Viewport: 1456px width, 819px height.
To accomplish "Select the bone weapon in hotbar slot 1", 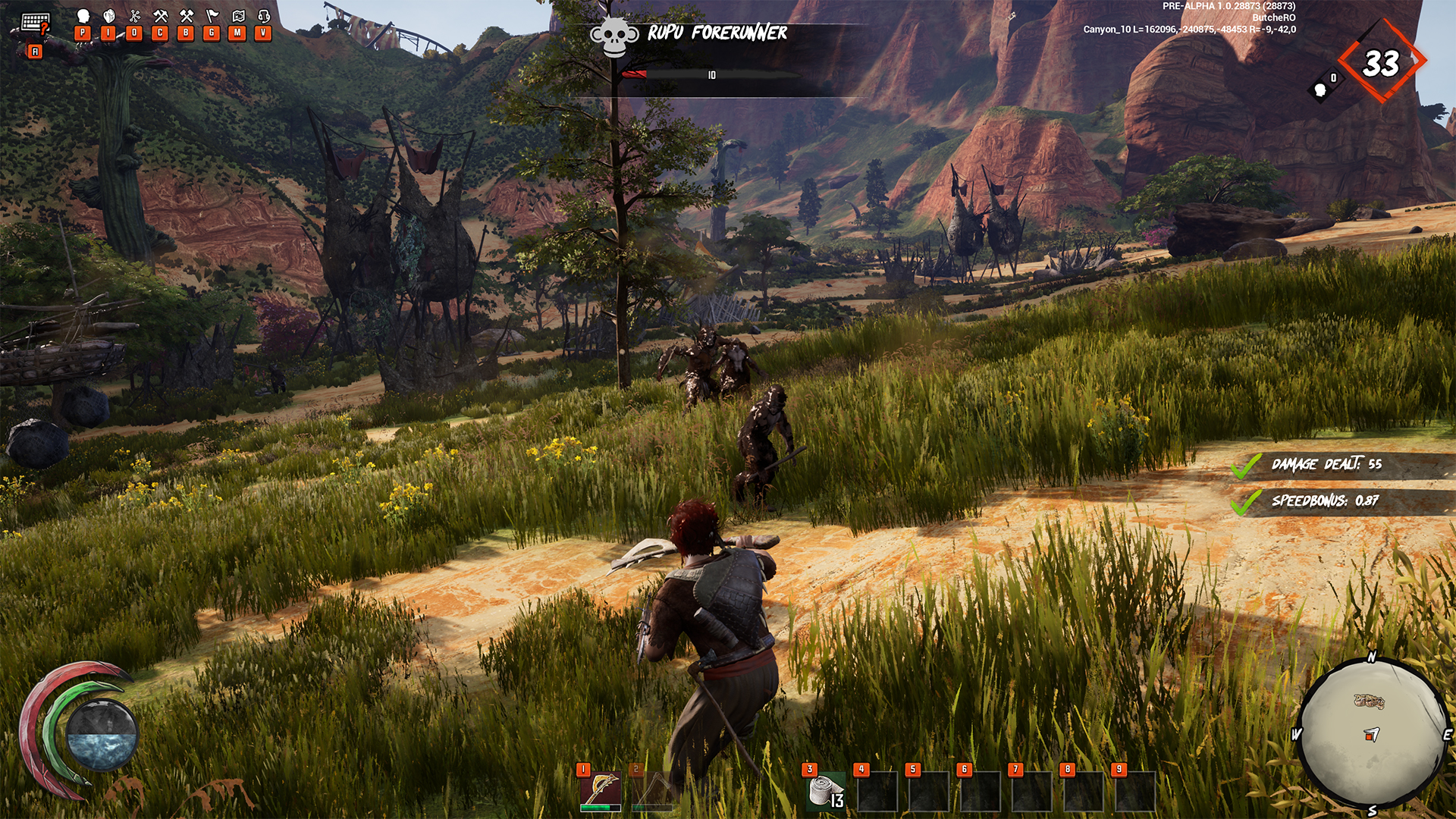I will point(601,790).
